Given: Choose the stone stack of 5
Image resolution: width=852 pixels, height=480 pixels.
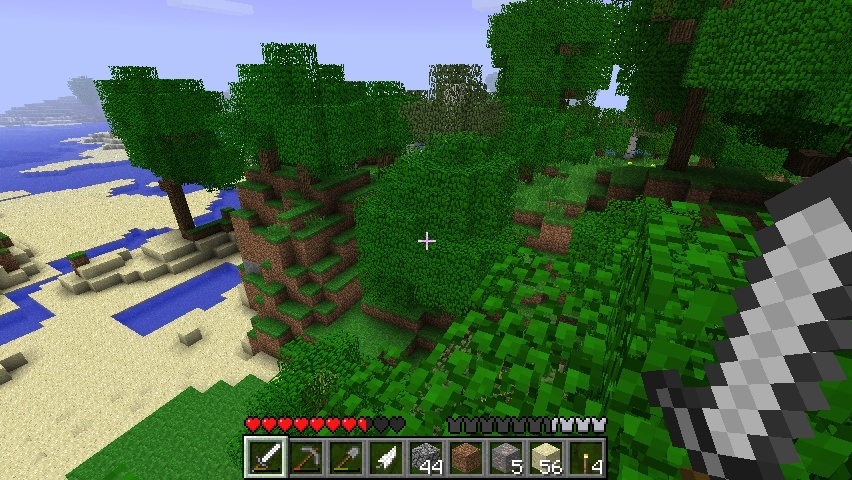Looking at the screenshot, I should (505, 458).
